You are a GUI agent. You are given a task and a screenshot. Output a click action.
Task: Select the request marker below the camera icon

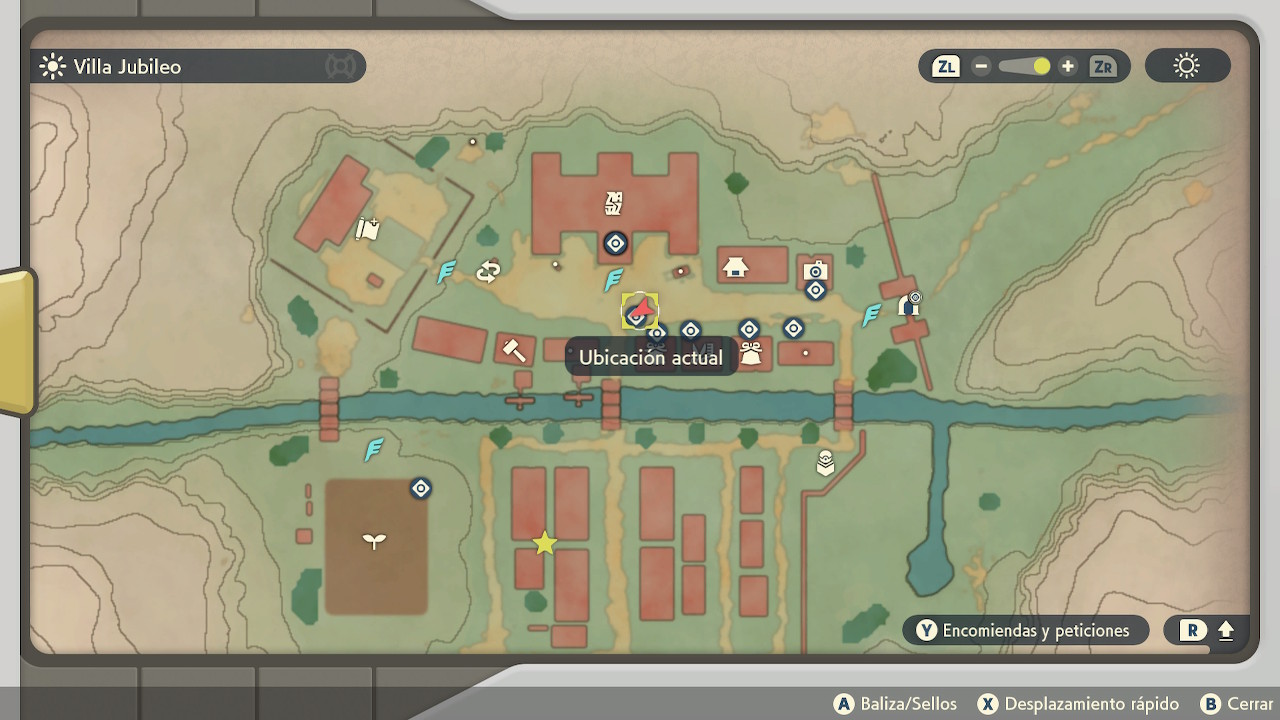click(815, 290)
